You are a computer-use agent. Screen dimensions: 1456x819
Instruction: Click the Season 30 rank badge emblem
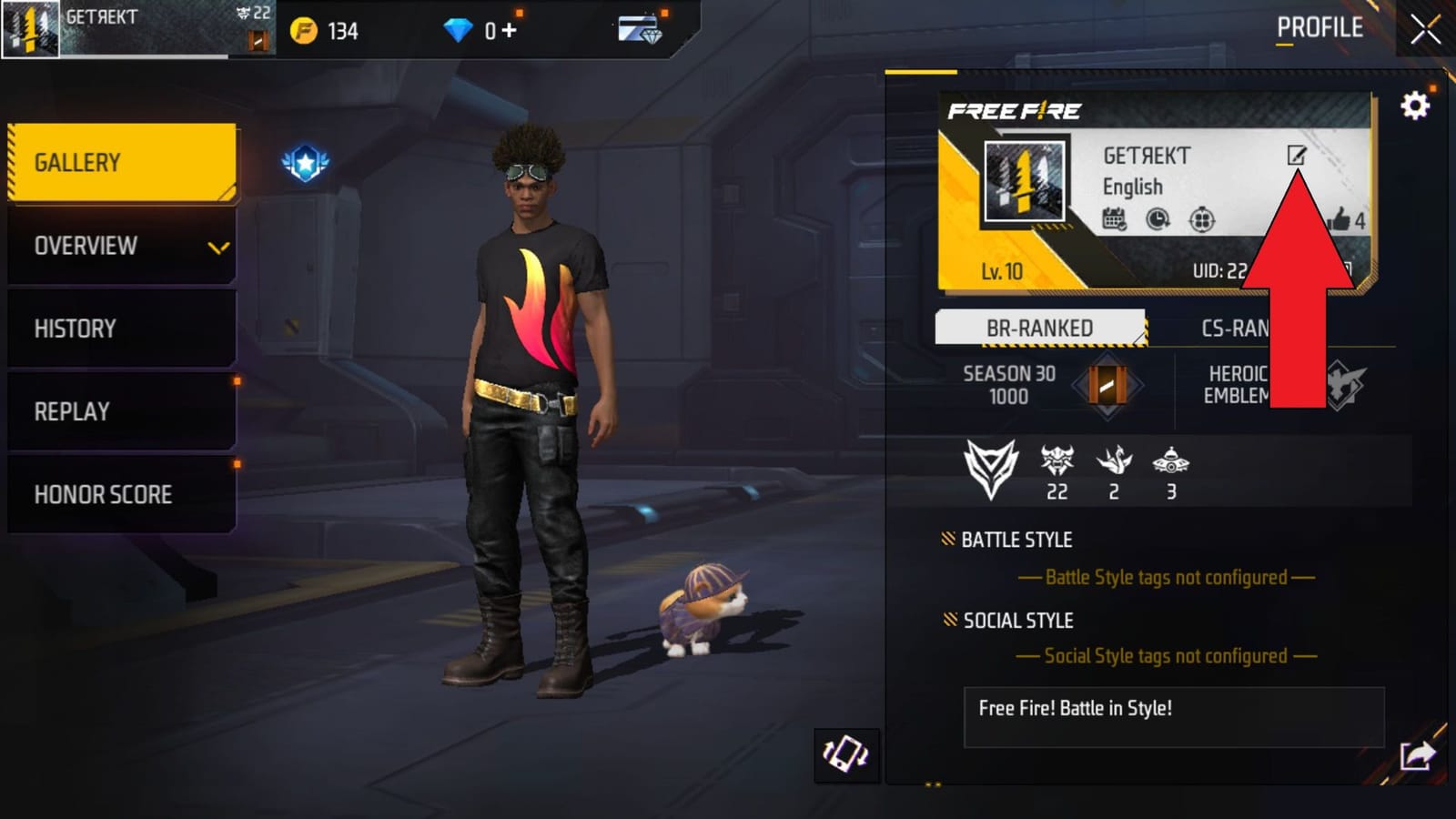(x=1103, y=386)
